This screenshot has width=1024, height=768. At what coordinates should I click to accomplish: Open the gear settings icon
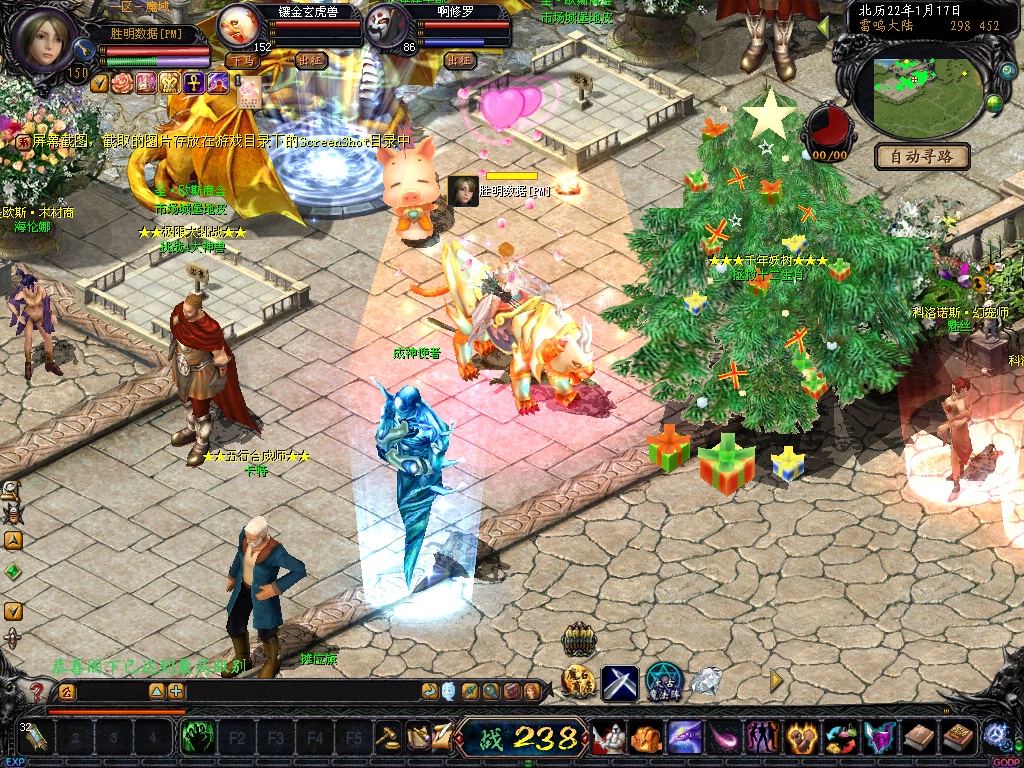point(994,735)
